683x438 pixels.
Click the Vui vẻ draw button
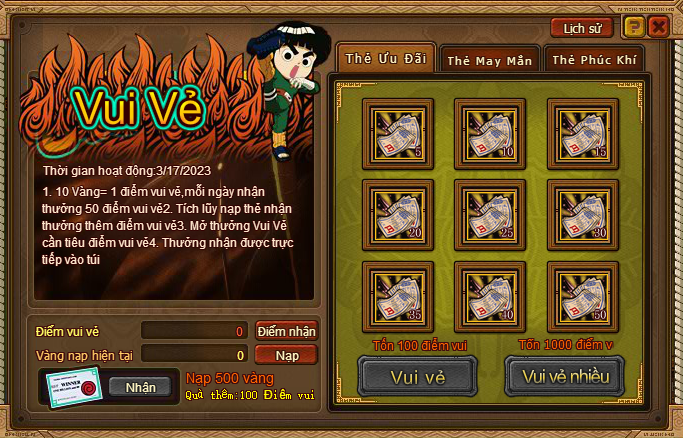pos(417,376)
